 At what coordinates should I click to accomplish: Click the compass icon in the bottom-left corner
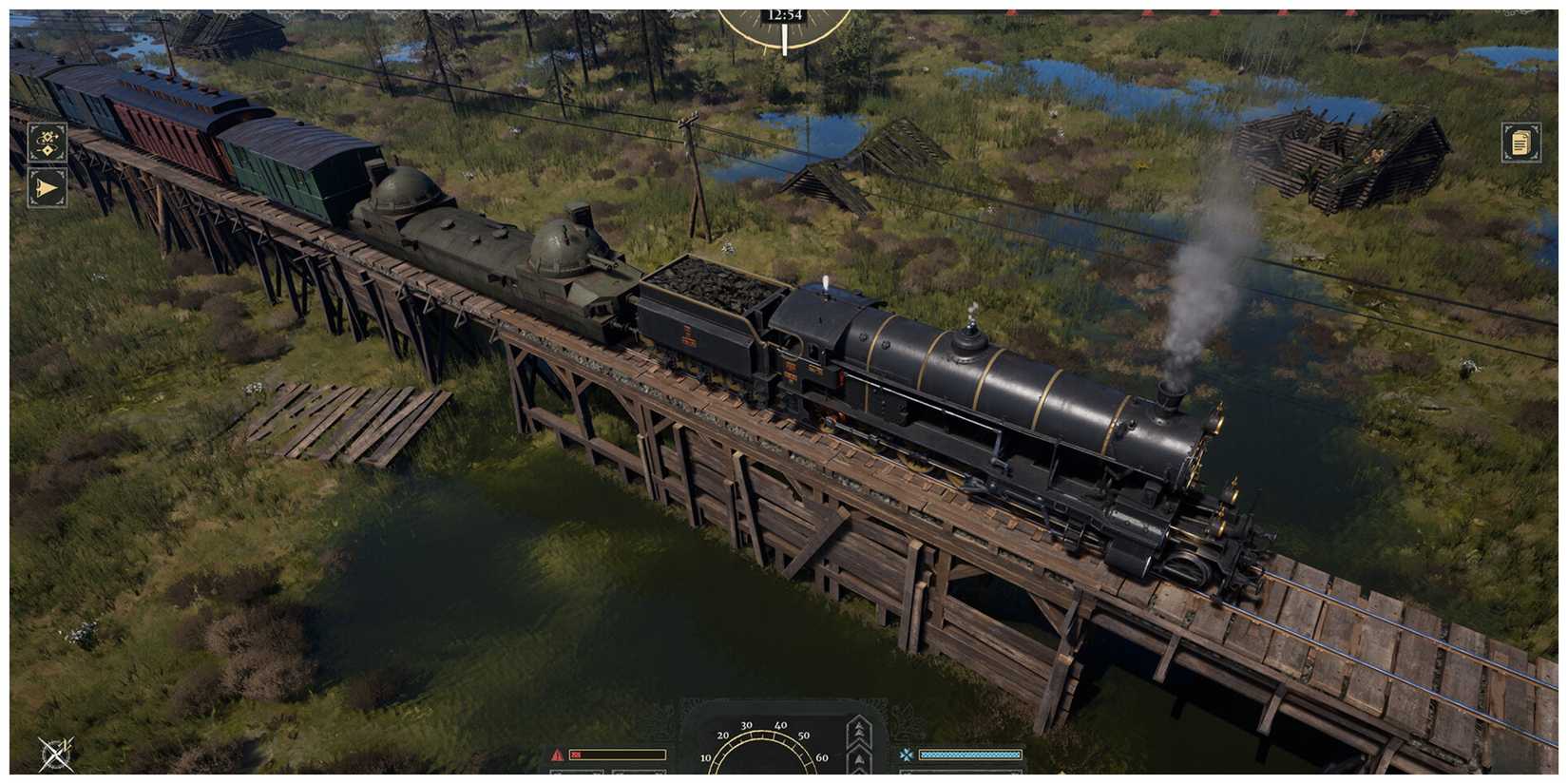coord(54,755)
